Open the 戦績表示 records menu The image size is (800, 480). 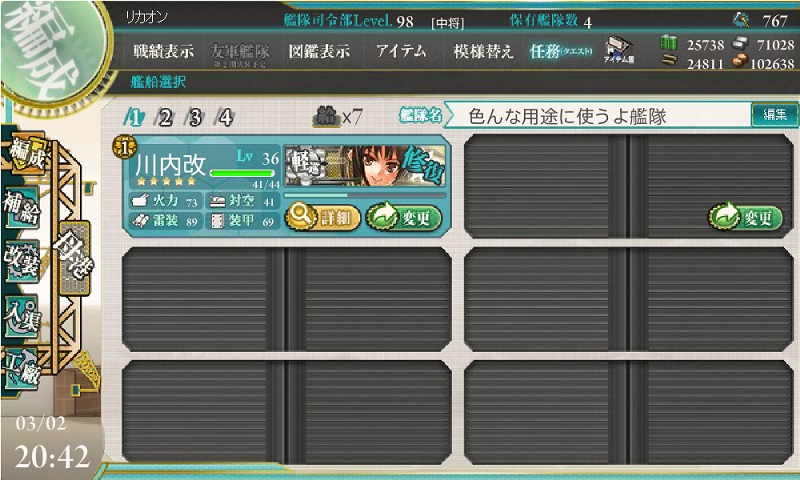tap(164, 51)
